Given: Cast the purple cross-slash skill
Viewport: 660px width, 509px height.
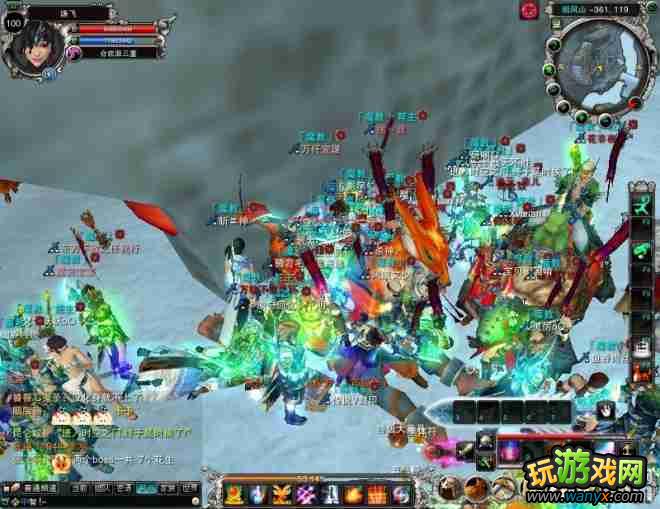Looking at the screenshot, I should [x=307, y=493].
